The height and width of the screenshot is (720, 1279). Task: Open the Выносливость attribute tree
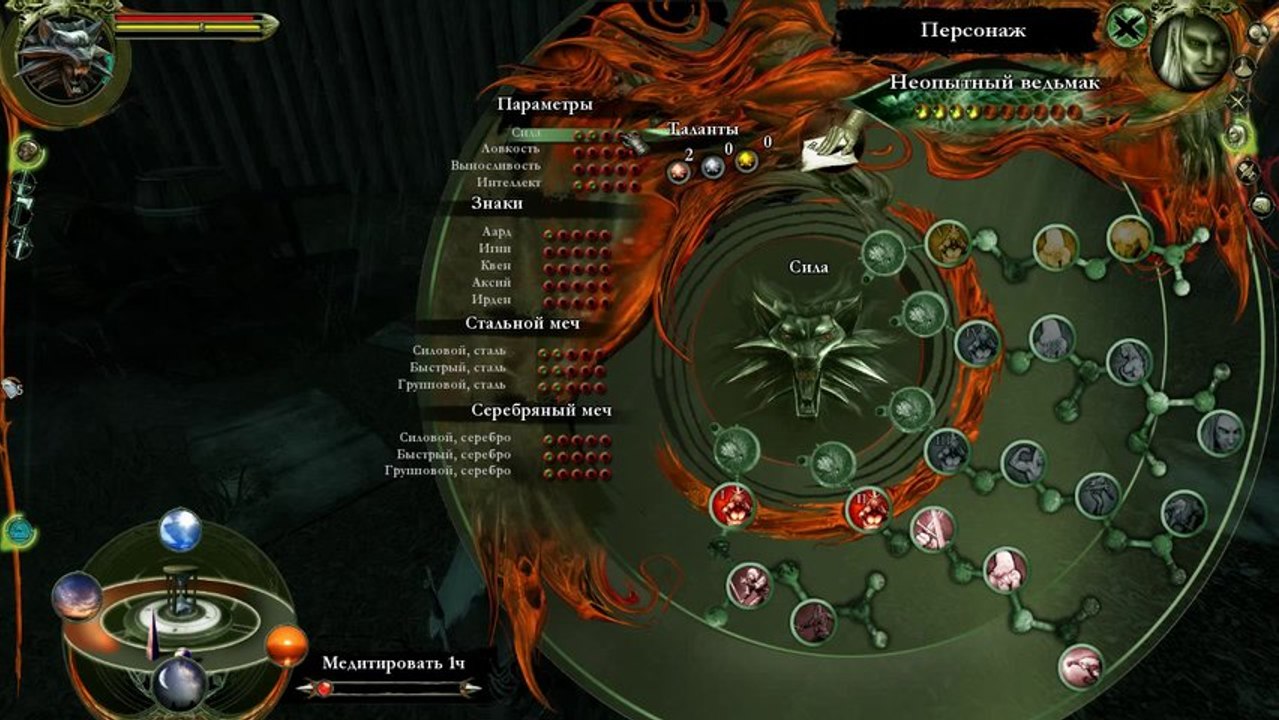tap(495, 166)
